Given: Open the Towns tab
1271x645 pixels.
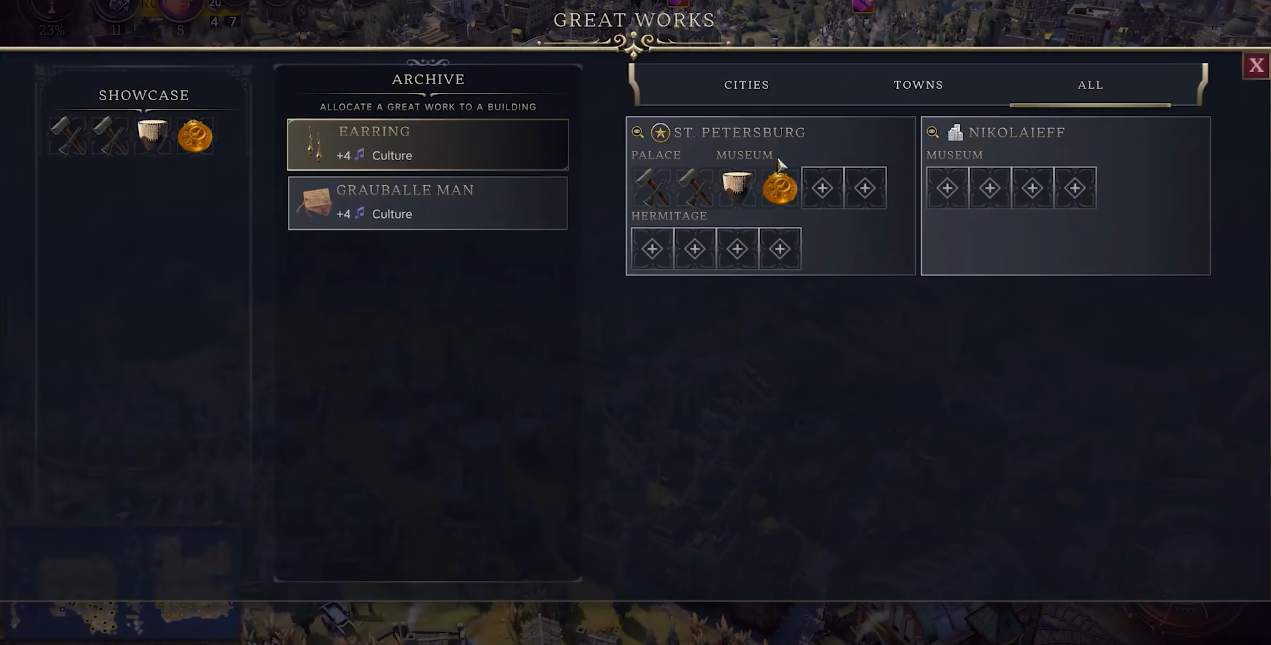Looking at the screenshot, I should [x=918, y=85].
